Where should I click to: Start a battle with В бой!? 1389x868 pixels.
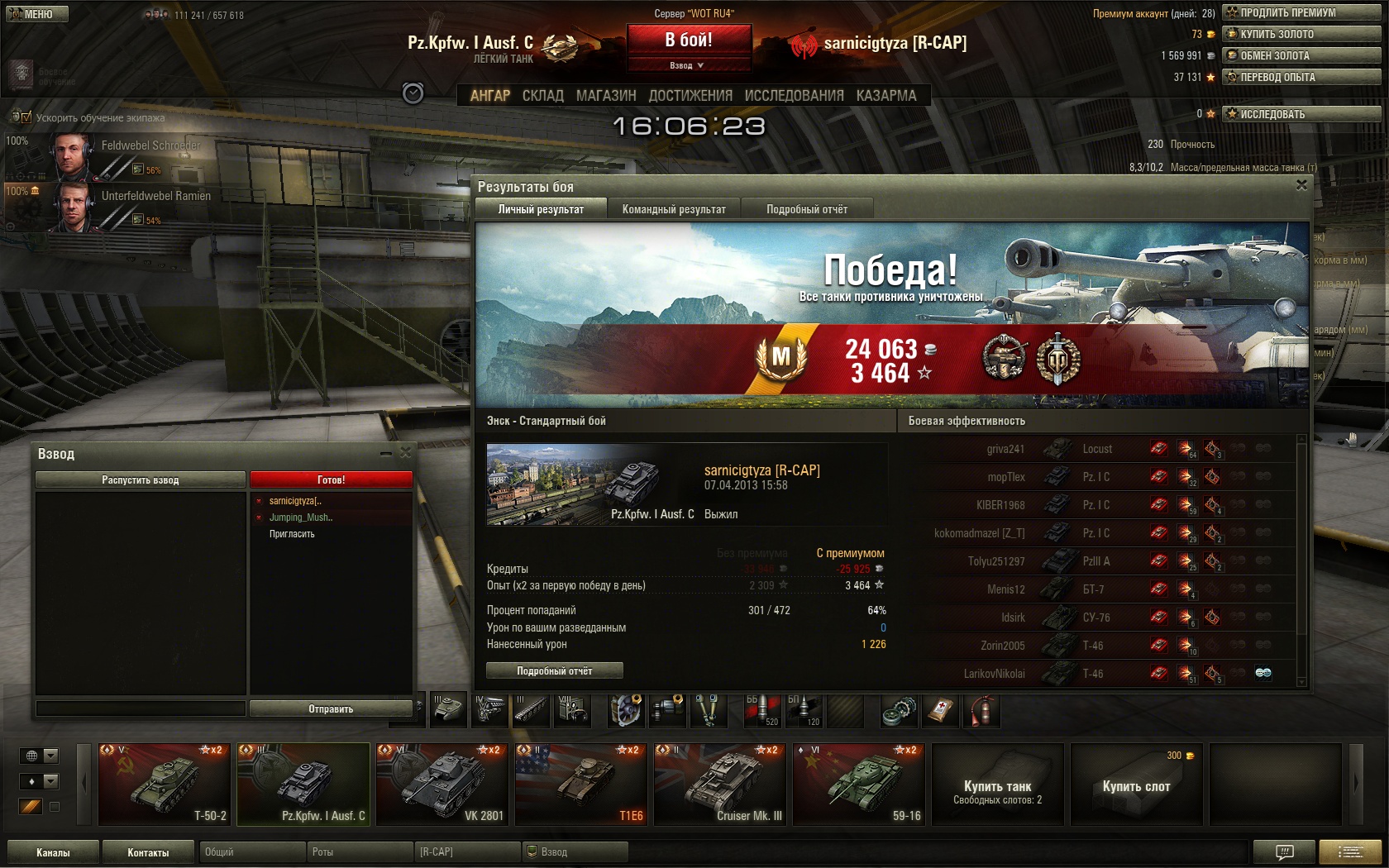tap(689, 40)
